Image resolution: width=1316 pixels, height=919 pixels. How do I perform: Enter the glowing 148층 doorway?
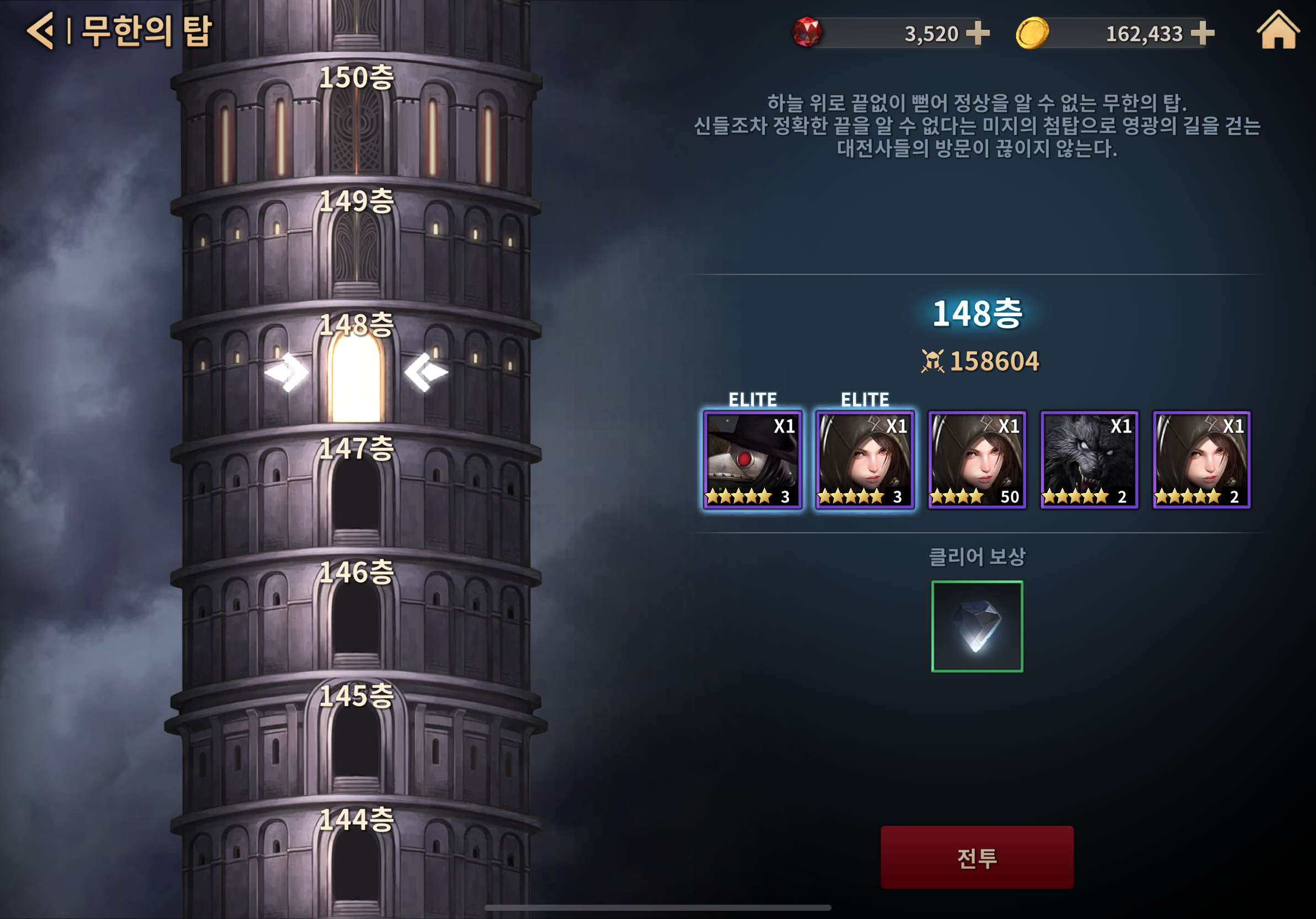[x=356, y=378]
